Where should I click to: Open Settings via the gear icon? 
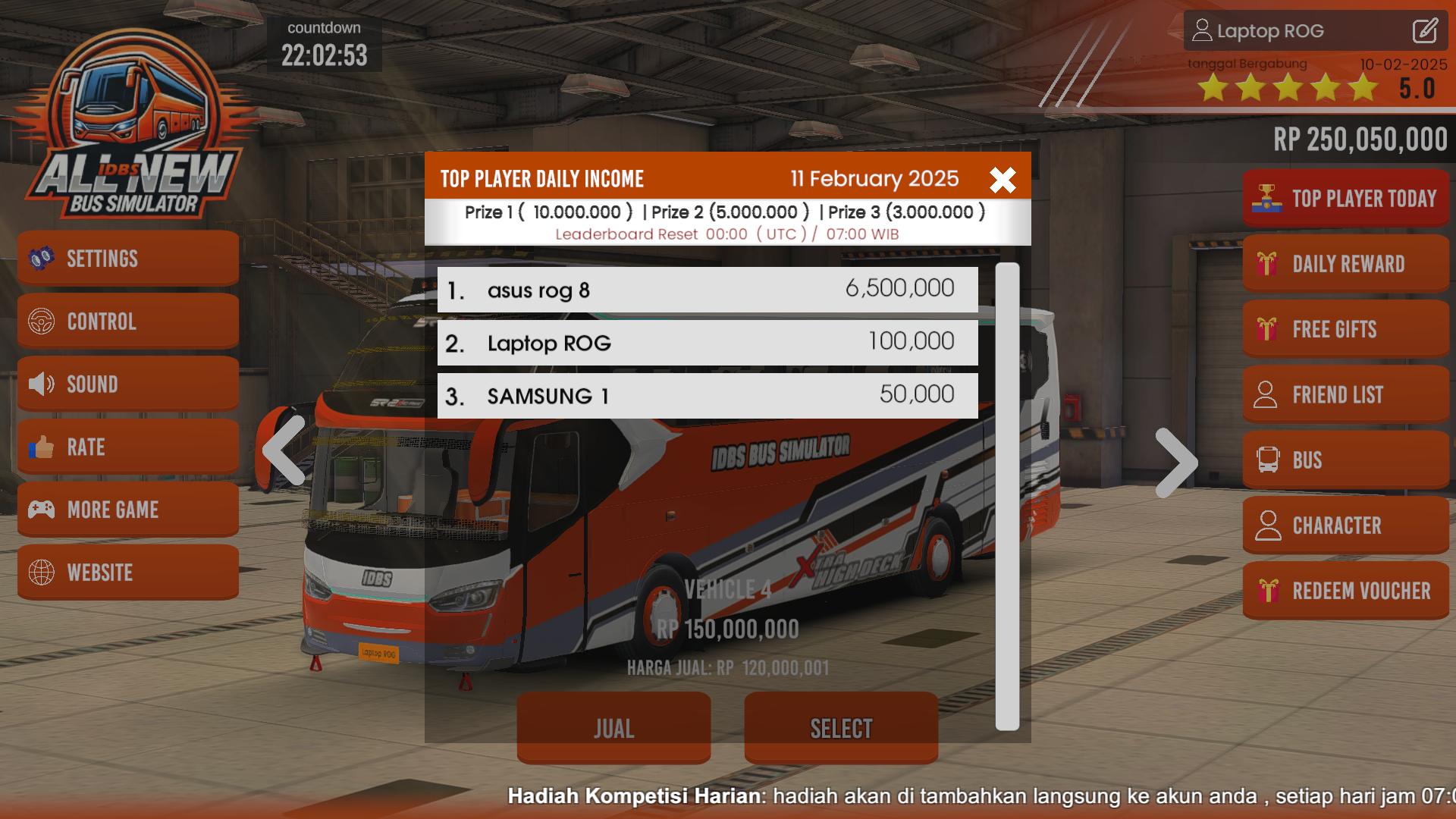click(x=42, y=259)
